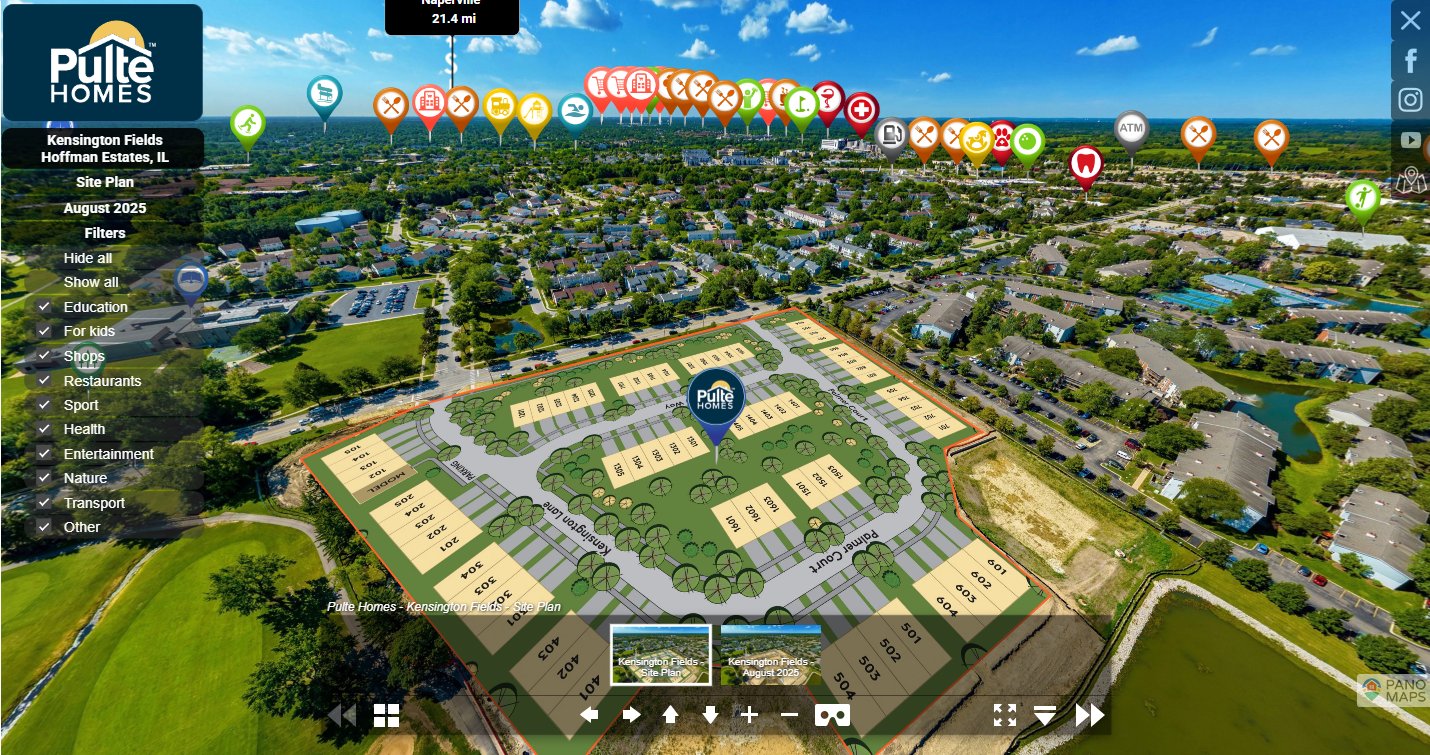Show all map filters
The height and width of the screenshot is (755, 1430).
coord(91,282)
